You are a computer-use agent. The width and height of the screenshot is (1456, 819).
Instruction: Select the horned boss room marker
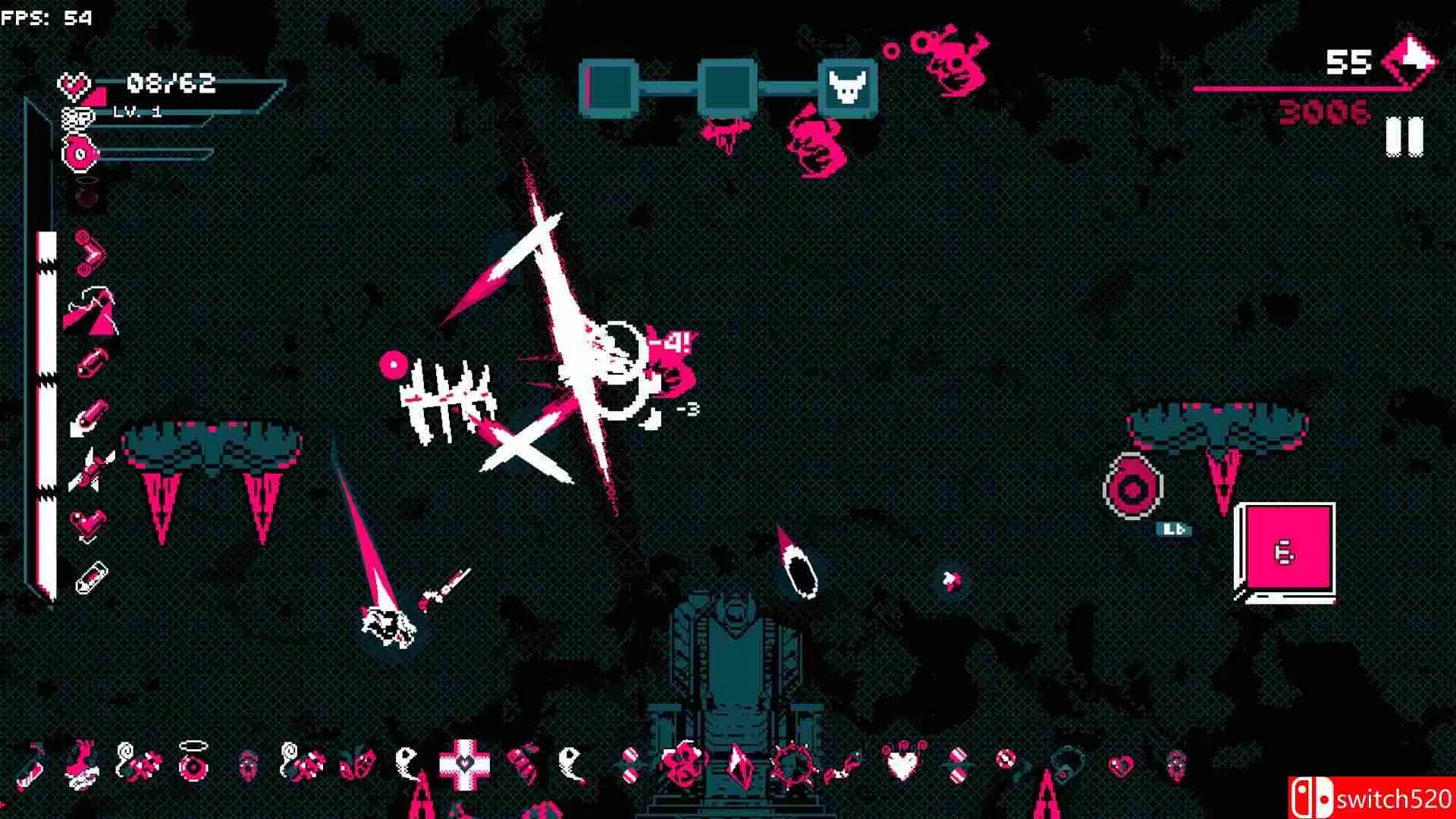[x=849, y=89]
